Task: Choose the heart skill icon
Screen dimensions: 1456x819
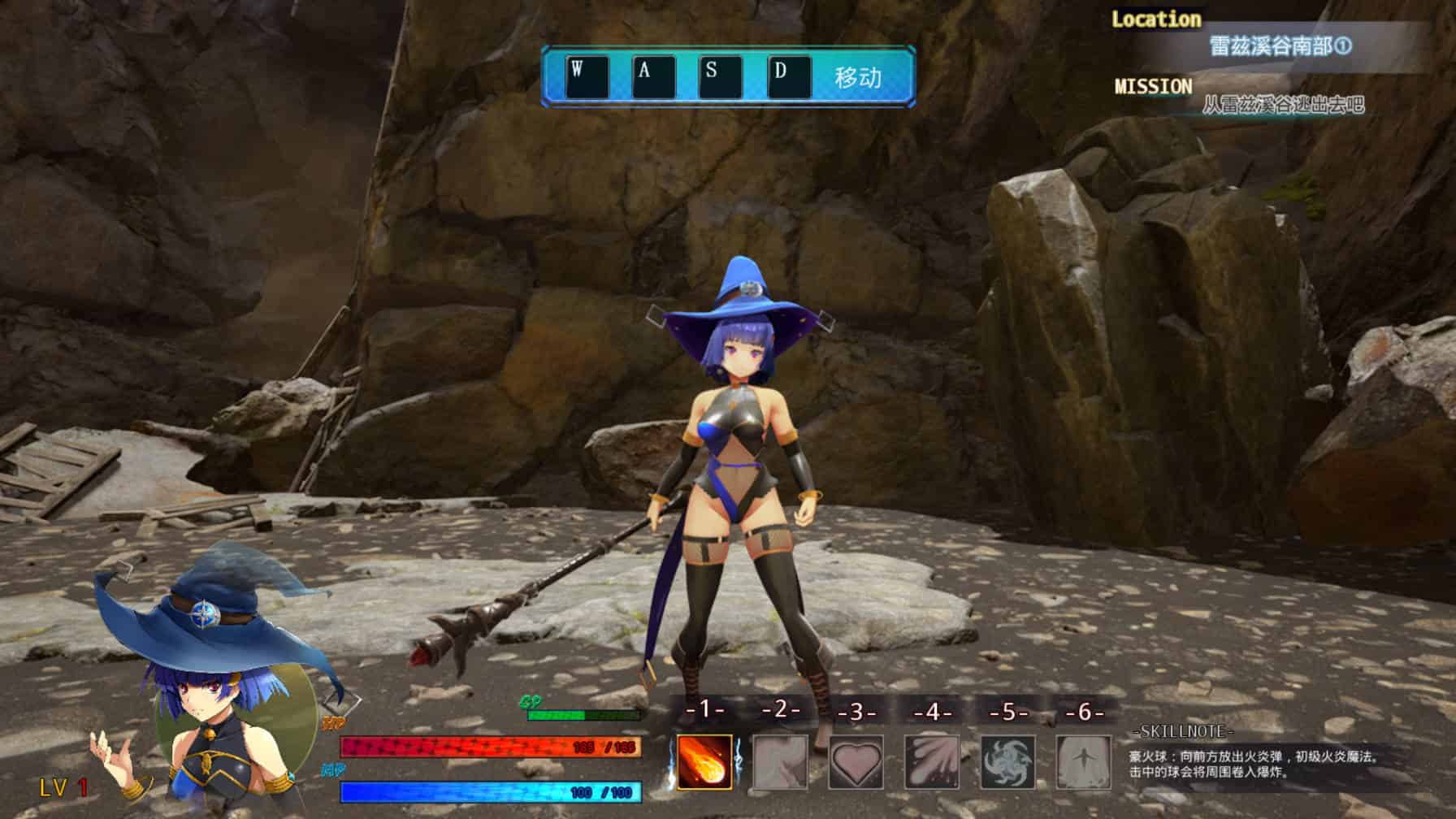Action: [x=856, y=761]
